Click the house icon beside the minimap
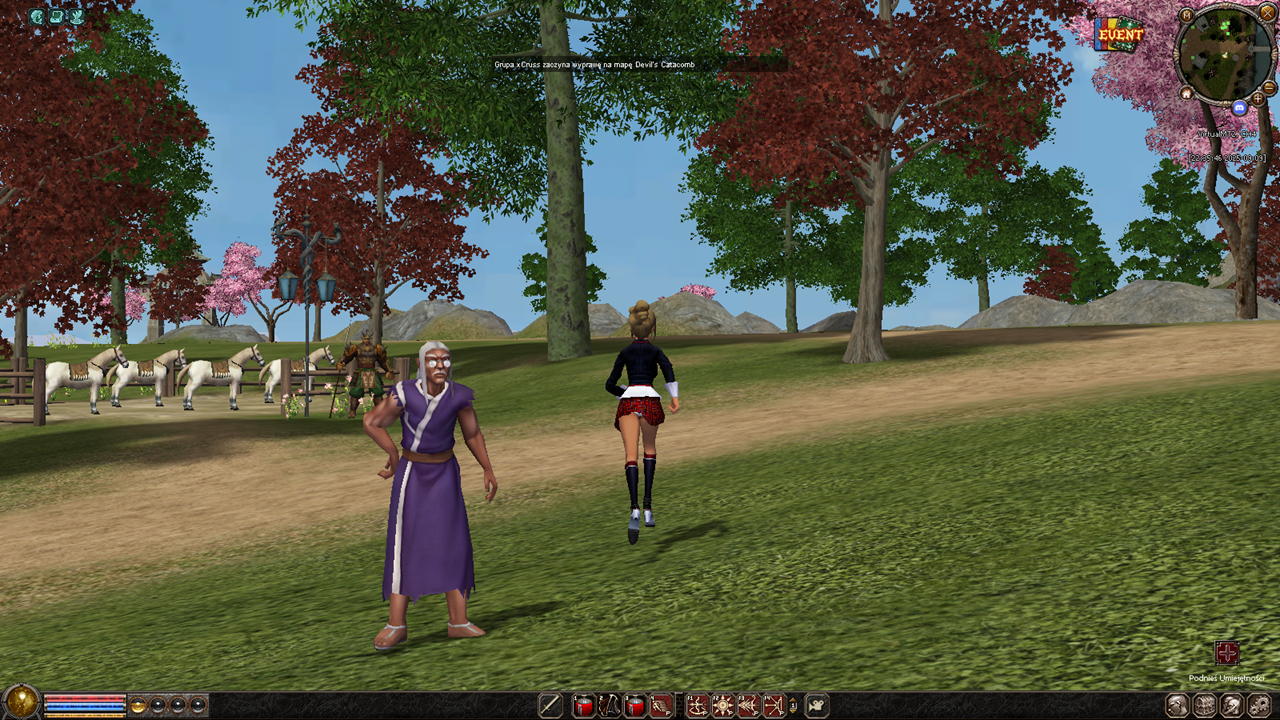This screenshot has width=1280, height=720. click(x=1186, y=93)
